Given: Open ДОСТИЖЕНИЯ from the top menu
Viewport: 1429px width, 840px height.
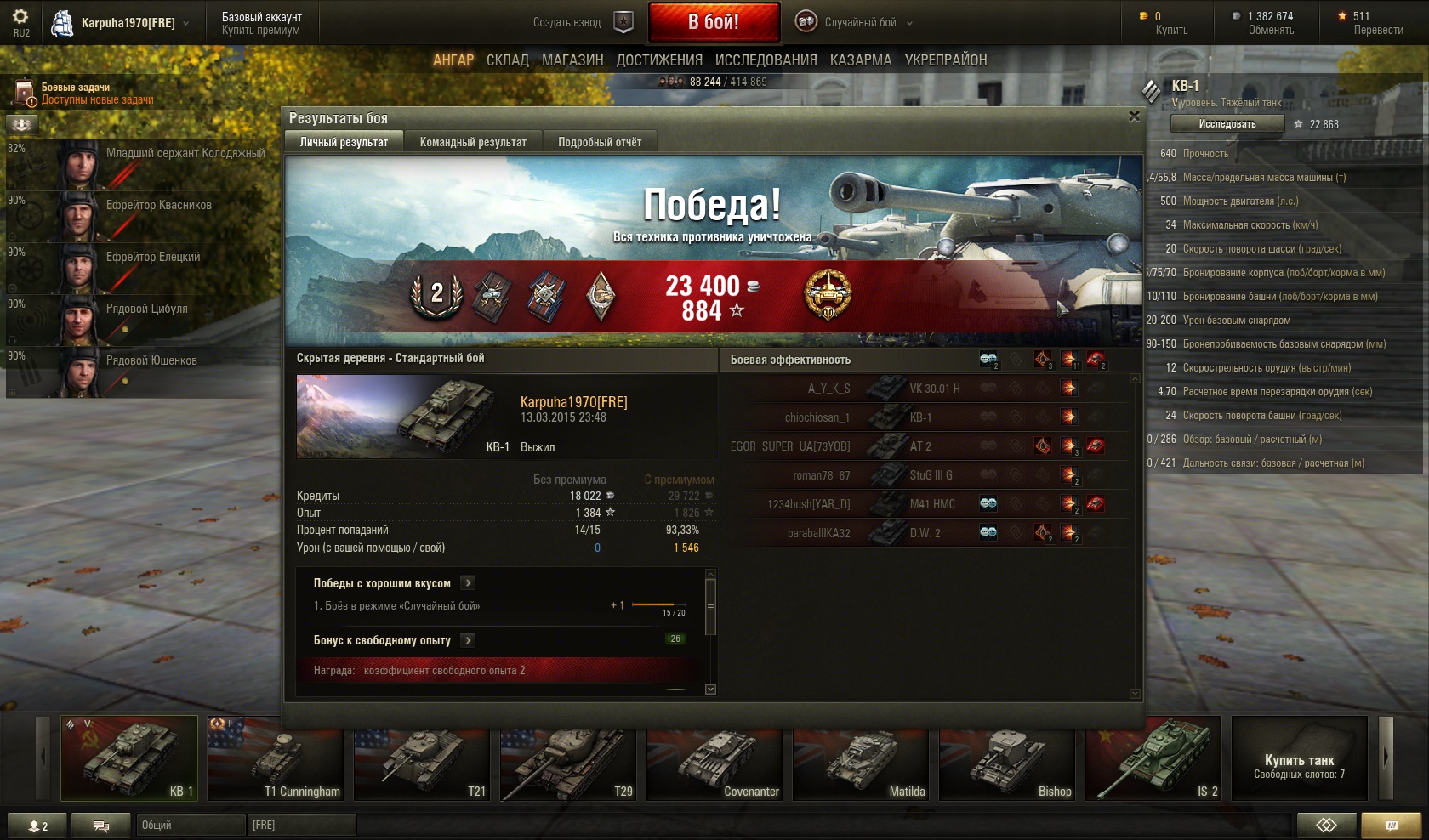Looking at the screenshot, I should click(659, 60).
